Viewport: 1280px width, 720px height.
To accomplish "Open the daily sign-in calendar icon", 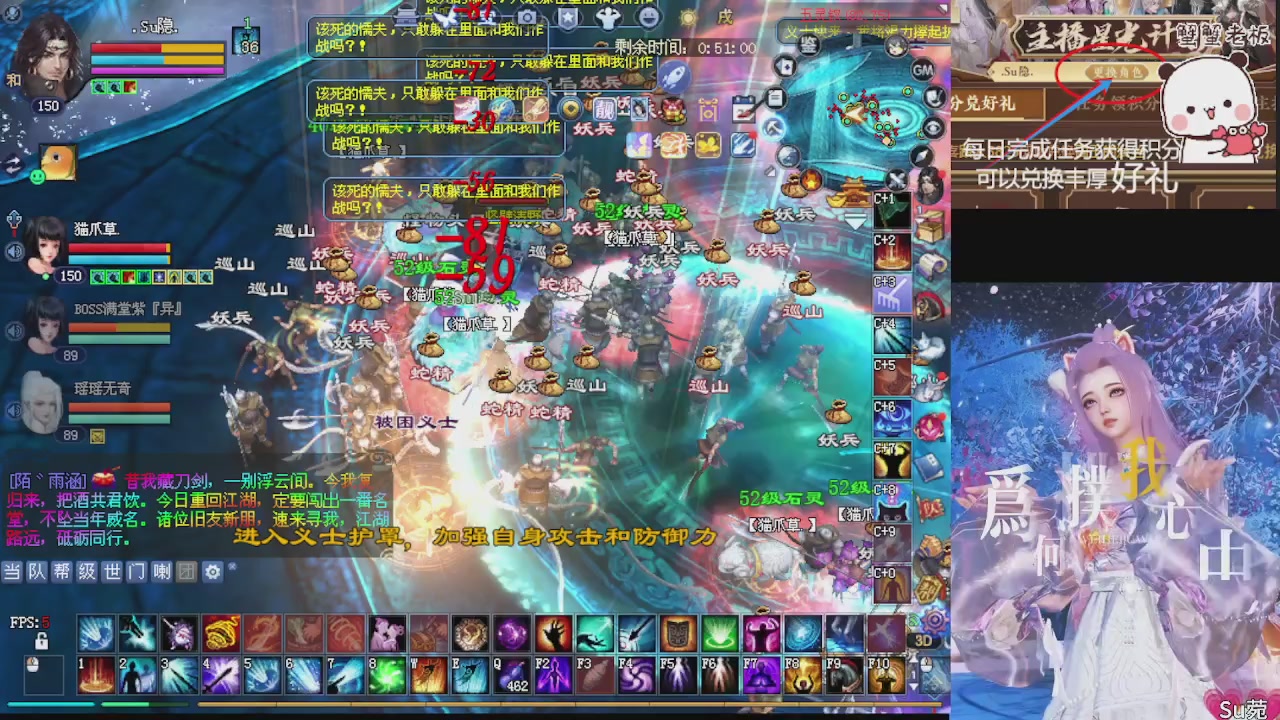I will [742, 107].
